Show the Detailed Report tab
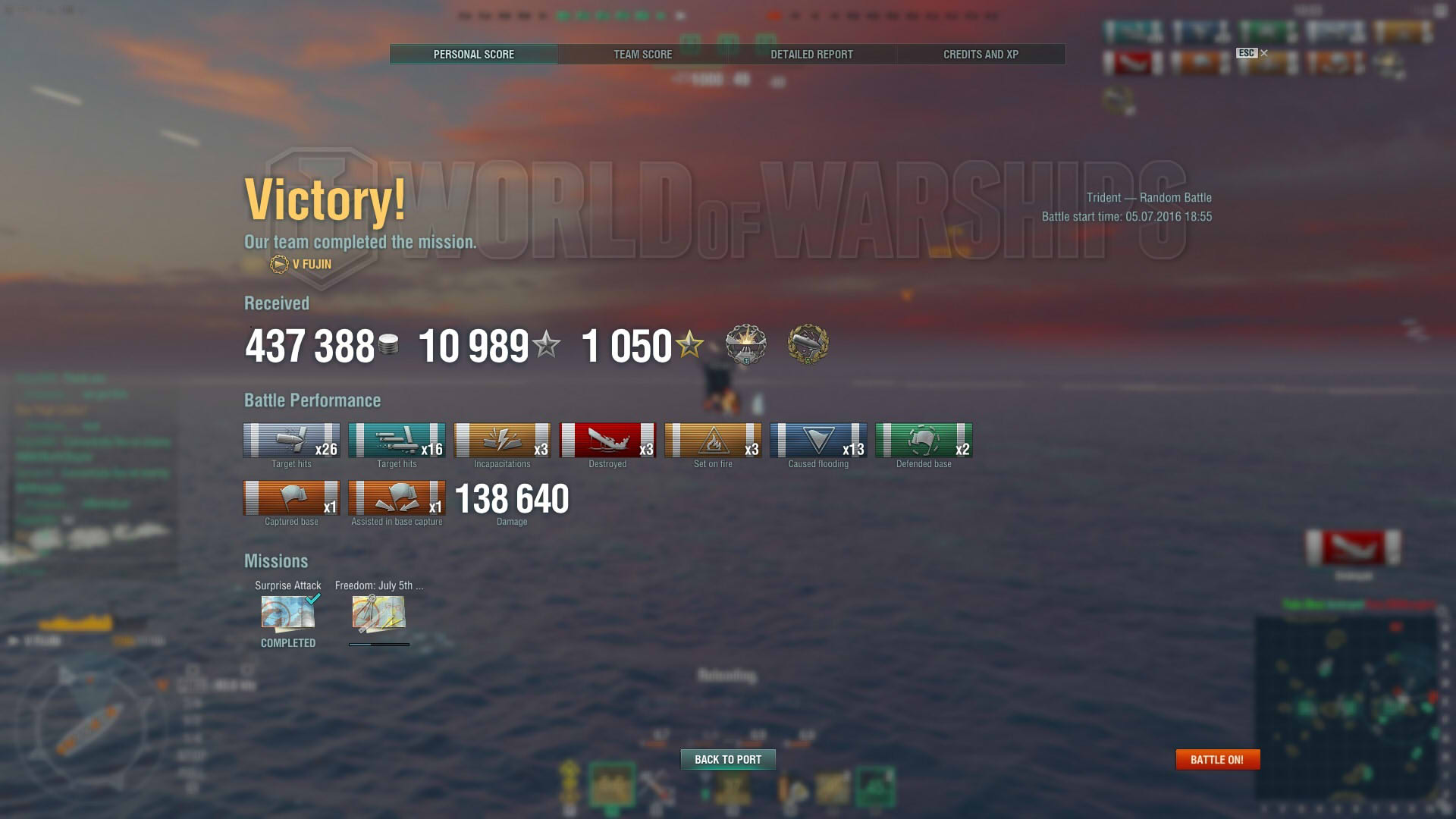 pos(811,55)
